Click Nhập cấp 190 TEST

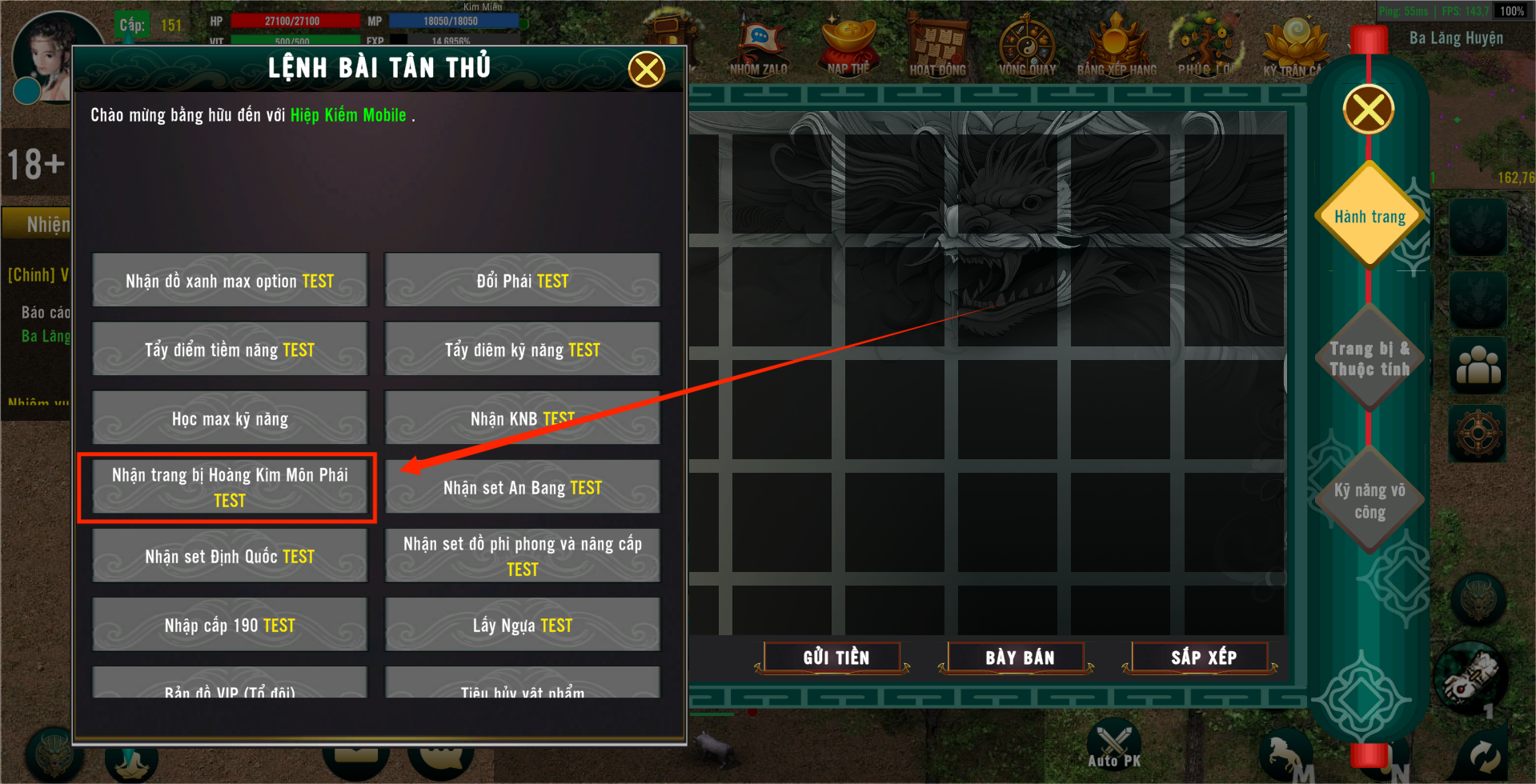230,625
